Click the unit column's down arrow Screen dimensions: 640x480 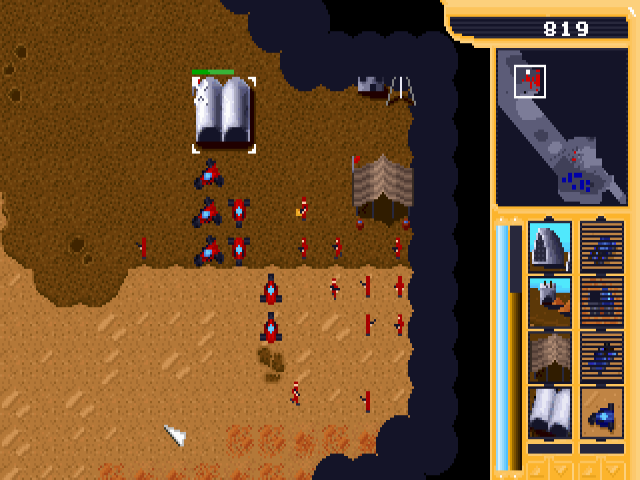(x=614, y=469)
